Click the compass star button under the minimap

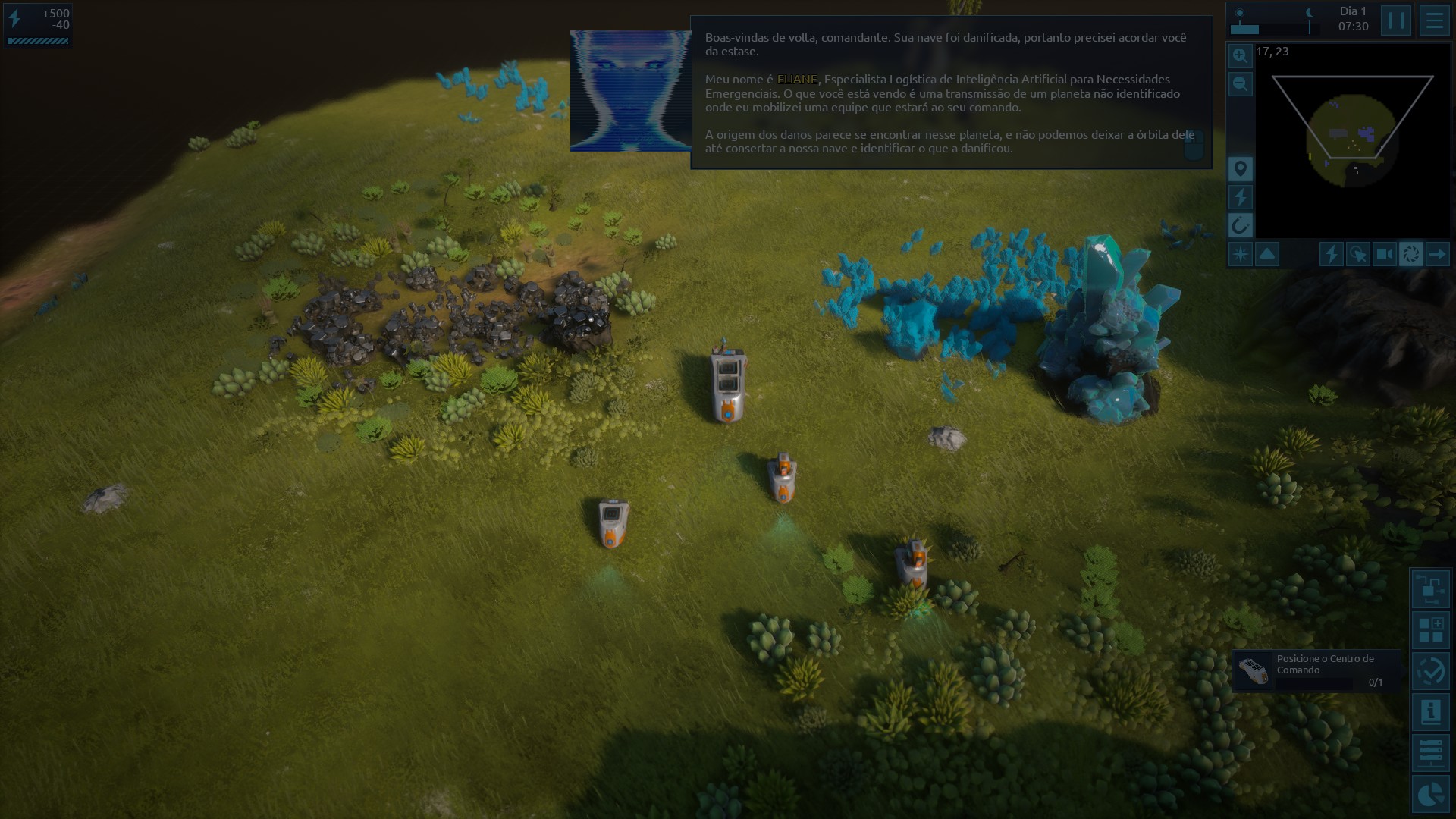tap(1240, 254)
